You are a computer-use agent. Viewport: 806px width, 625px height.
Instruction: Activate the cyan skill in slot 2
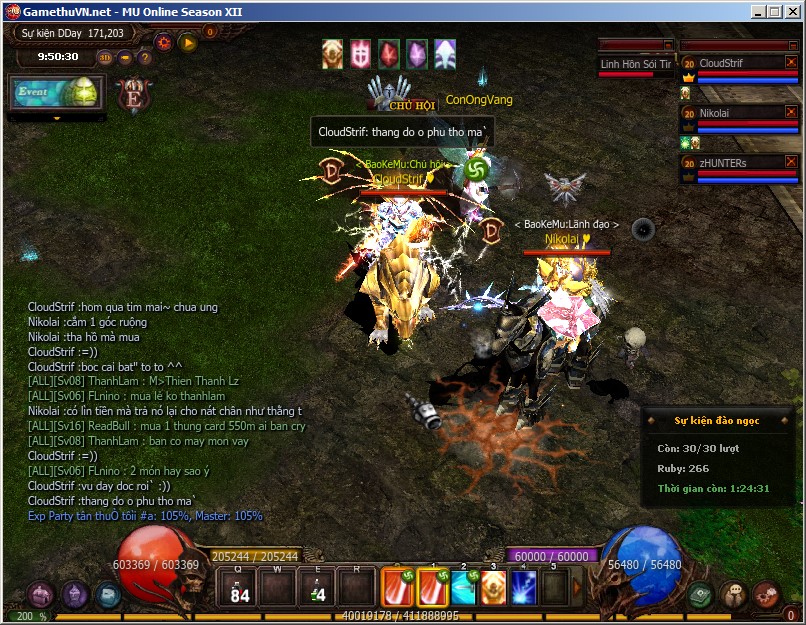tap(463, 588)
